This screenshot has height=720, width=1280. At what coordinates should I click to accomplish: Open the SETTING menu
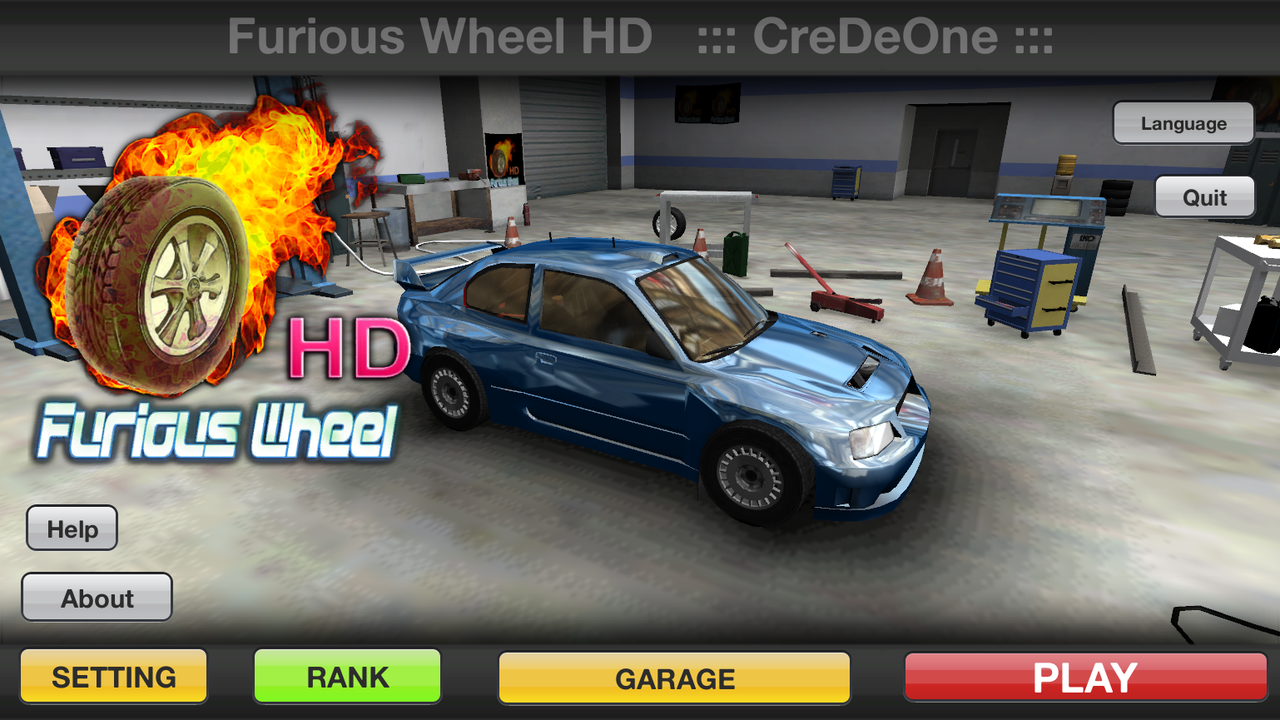pyautogui.click(x=113, y=676)
